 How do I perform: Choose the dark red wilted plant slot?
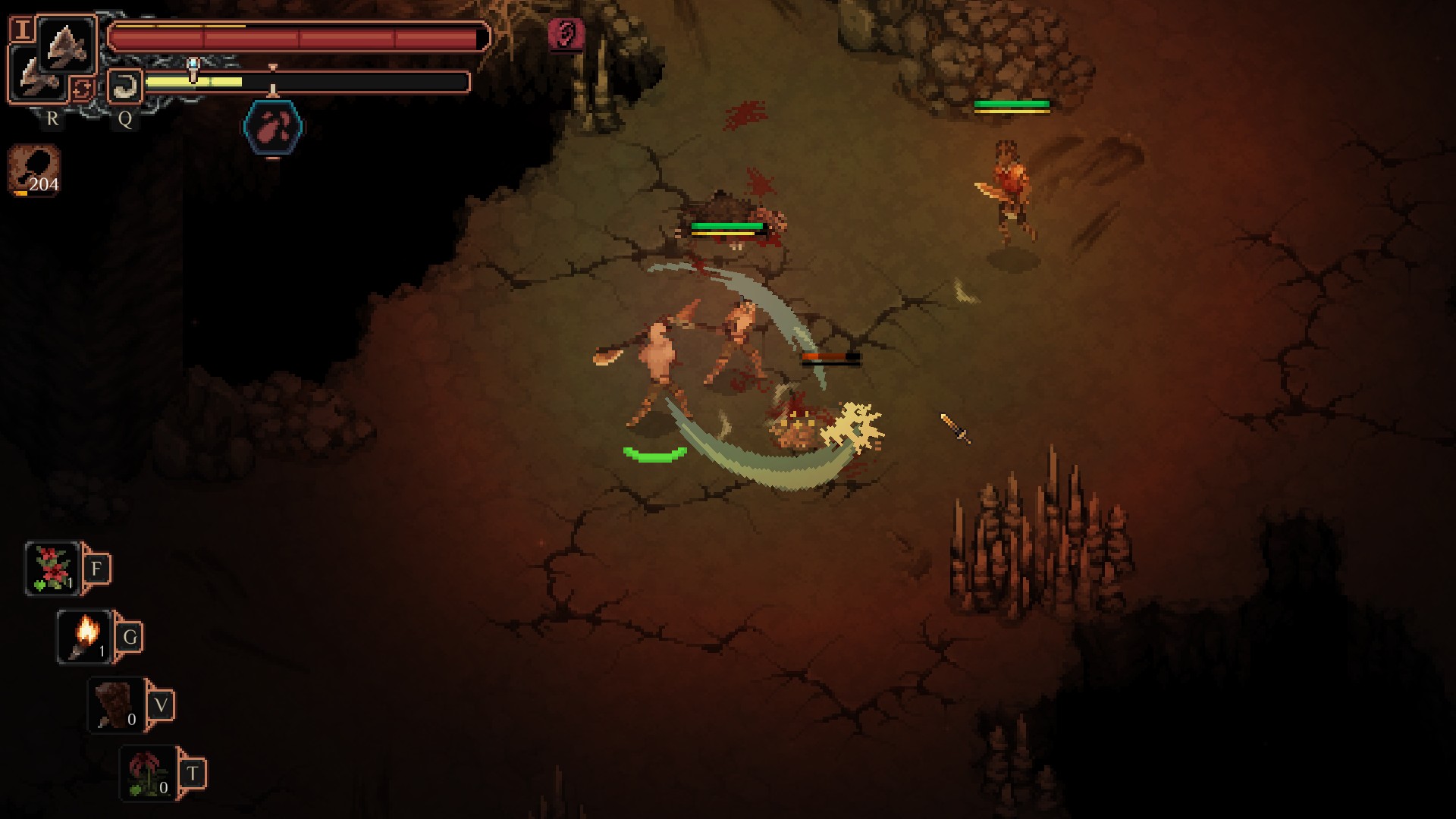click(148, 773)
